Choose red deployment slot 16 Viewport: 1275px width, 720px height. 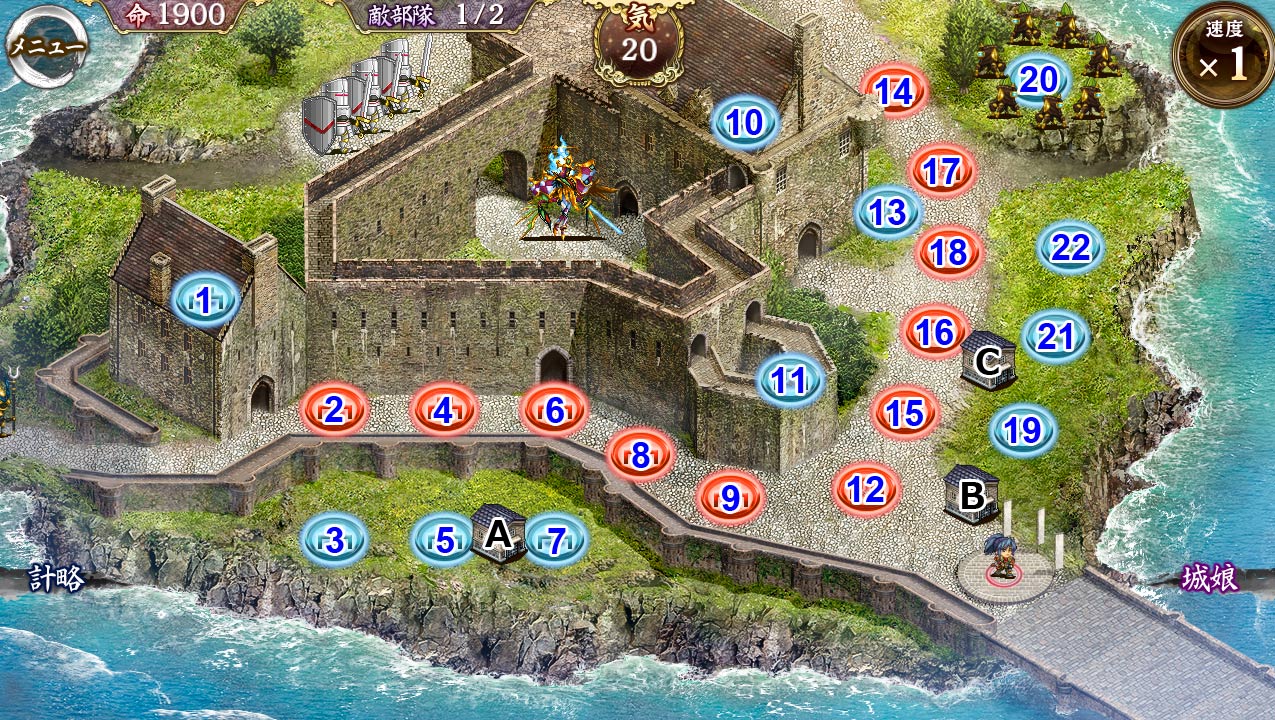point(935,332)
